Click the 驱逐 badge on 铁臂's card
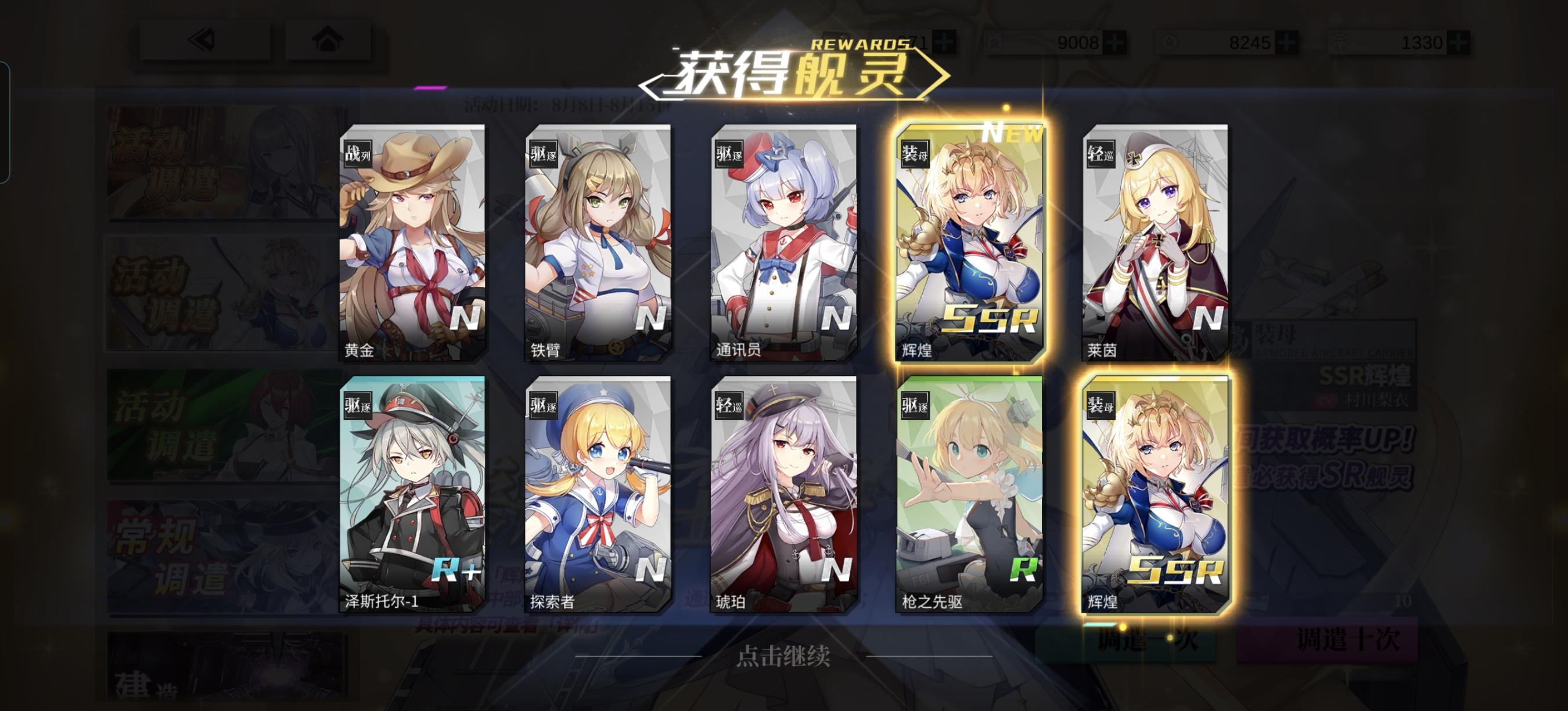Image resolution: width=1568 pixels, height=711 pixels. pyautogui.click(x=545, y=155)
